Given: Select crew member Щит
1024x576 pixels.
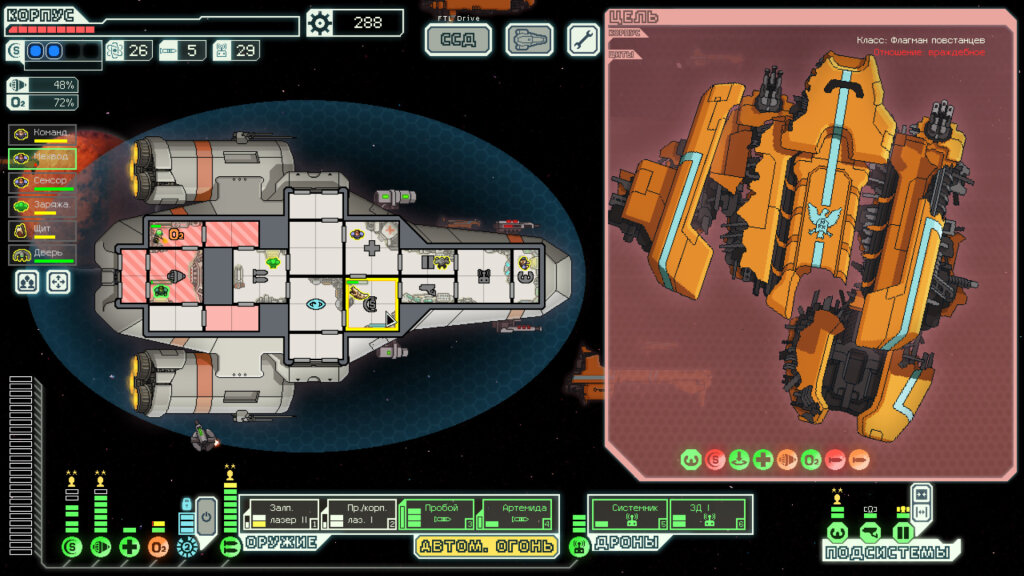Looking at the screenshot, I should pos(42,231).
